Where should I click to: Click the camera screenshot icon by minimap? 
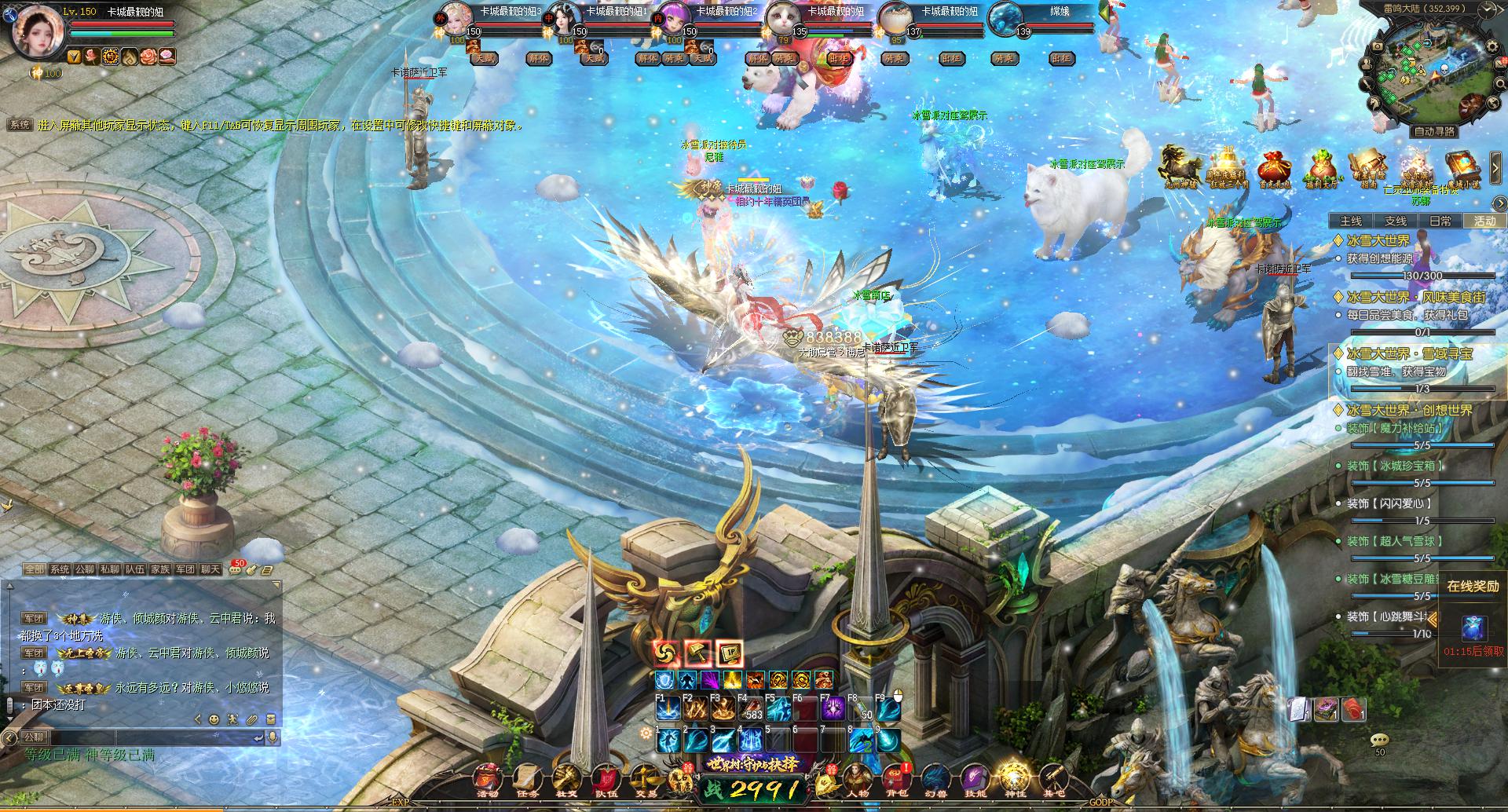point(1377,46)
